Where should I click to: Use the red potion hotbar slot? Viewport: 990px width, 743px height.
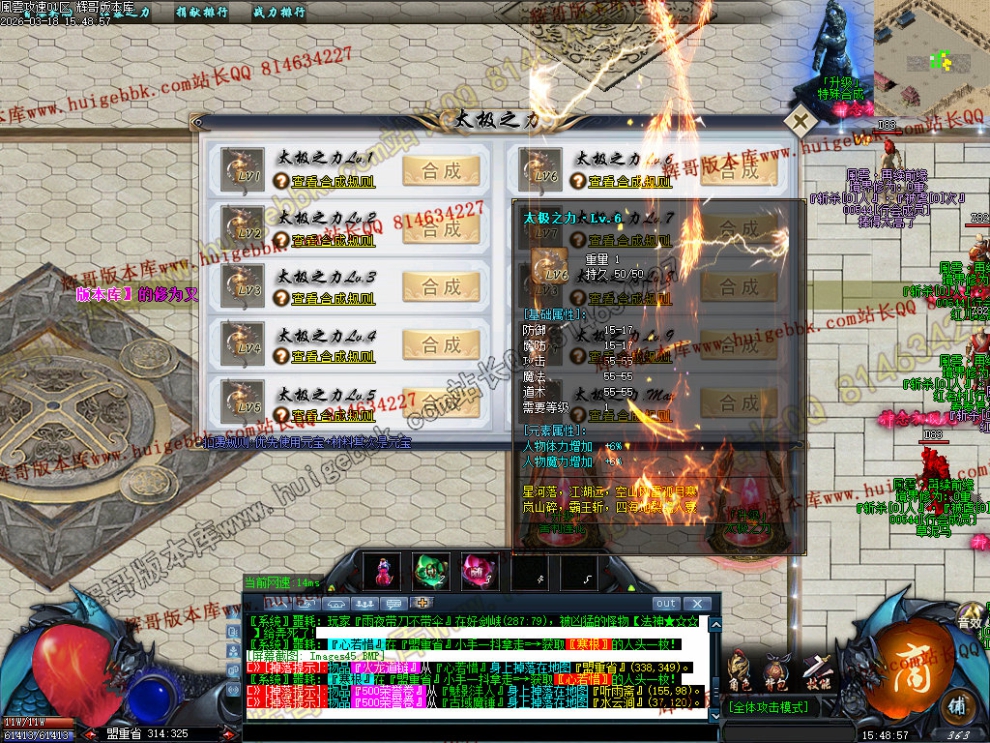(382, 572)
